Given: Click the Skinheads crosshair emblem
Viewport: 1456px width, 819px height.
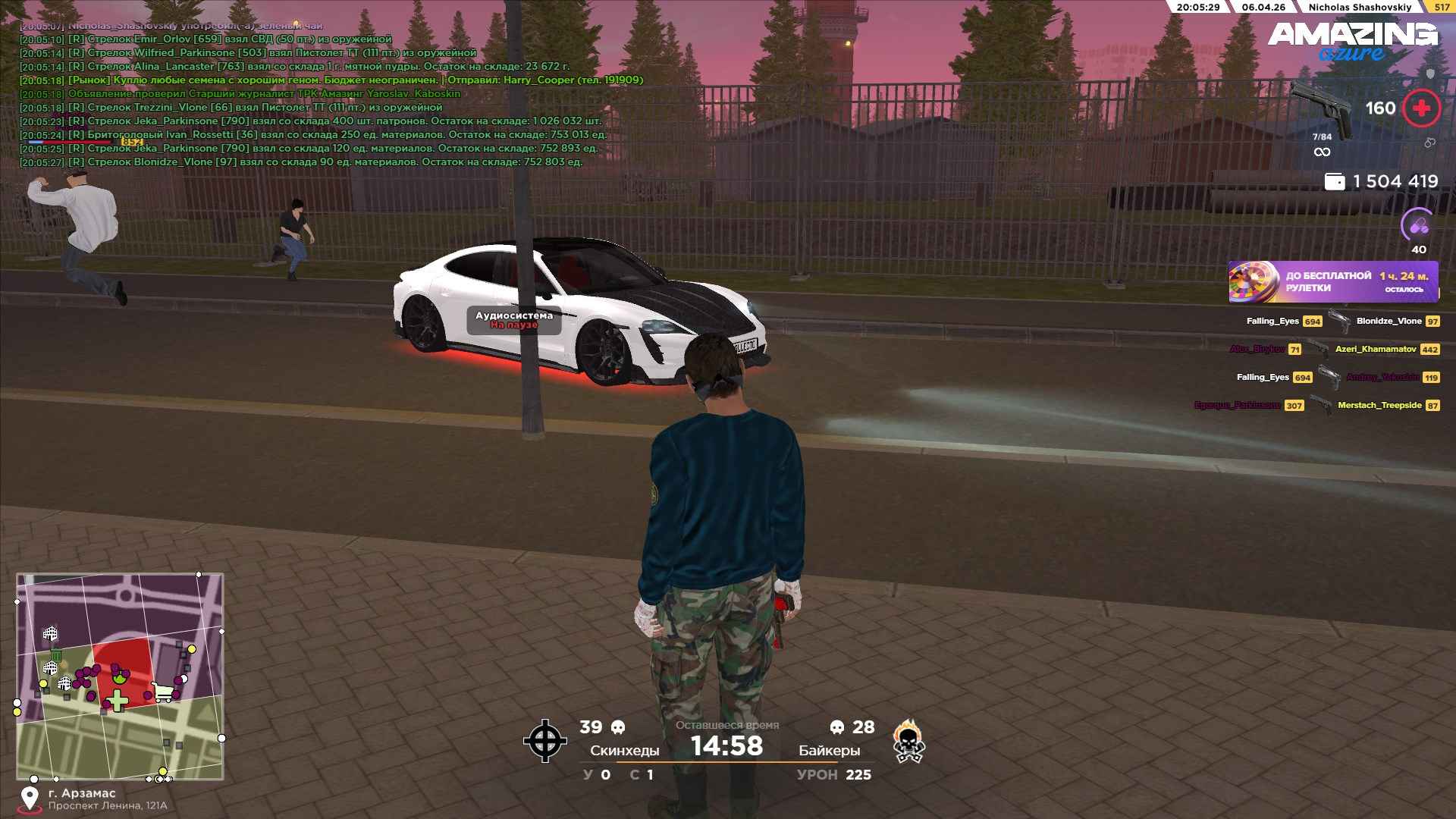Looking at the screenshot, I should [x=544, y=741].
